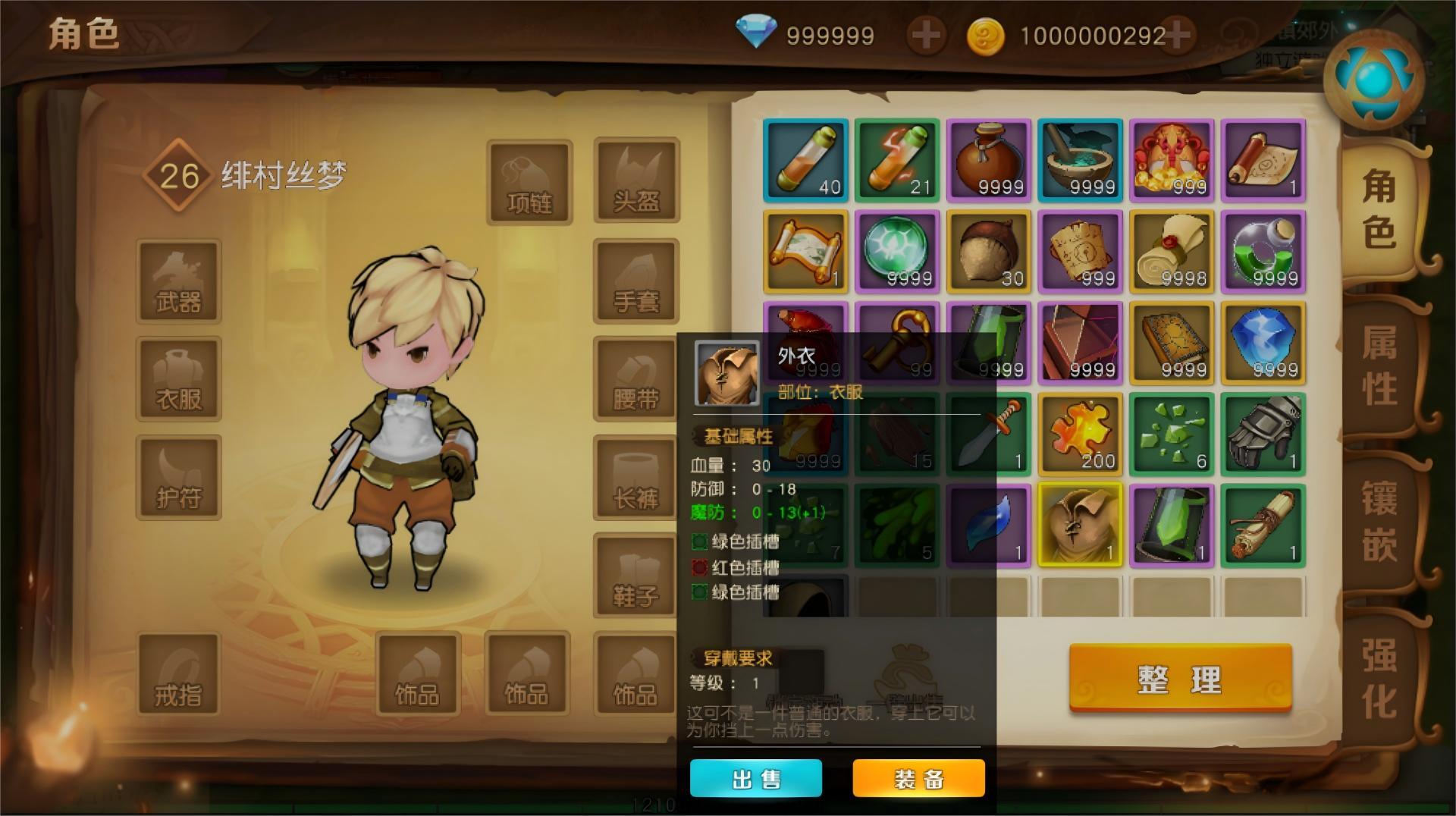This screenshot has height=816, width=1456.
Task: Go to the 强化 enhance tab
Action: coord(1379,679)
